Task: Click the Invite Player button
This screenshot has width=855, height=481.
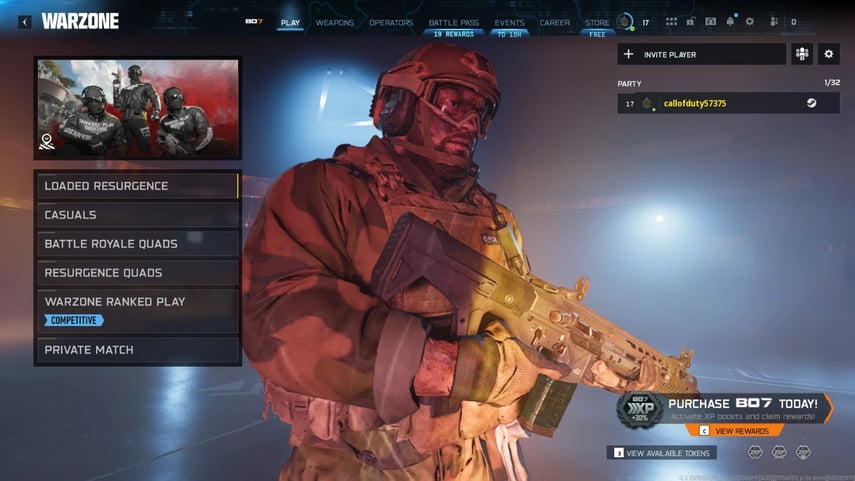Action: point(701,54)
